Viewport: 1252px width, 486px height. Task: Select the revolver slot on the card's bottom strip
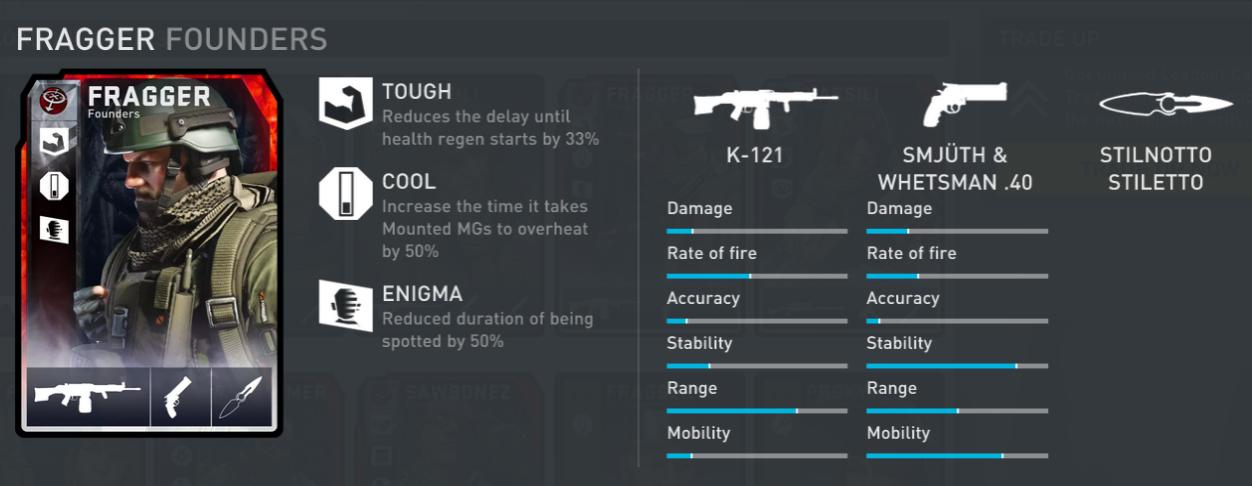(180, 396)
